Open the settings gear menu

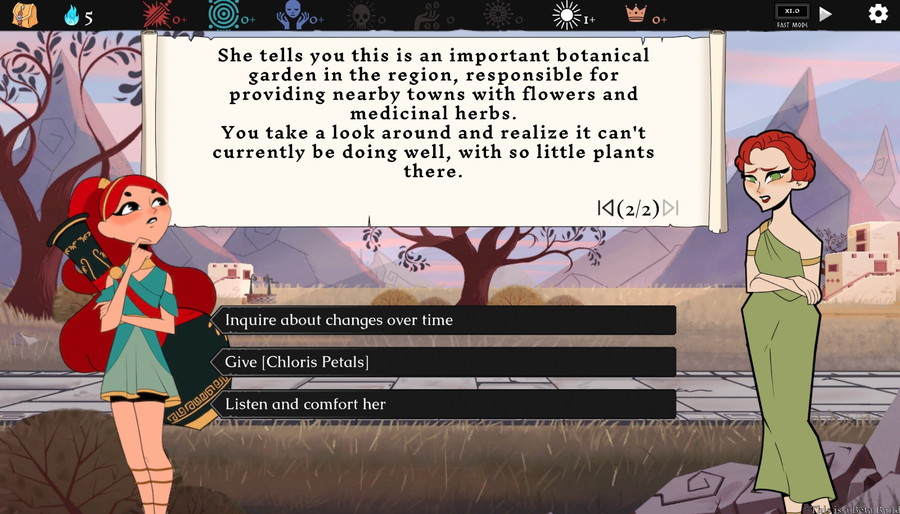[878, 14]
